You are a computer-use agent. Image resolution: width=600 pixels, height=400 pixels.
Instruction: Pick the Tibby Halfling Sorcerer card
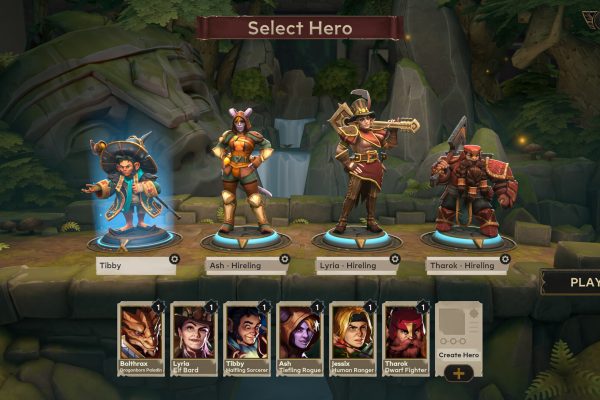[246, 339]
